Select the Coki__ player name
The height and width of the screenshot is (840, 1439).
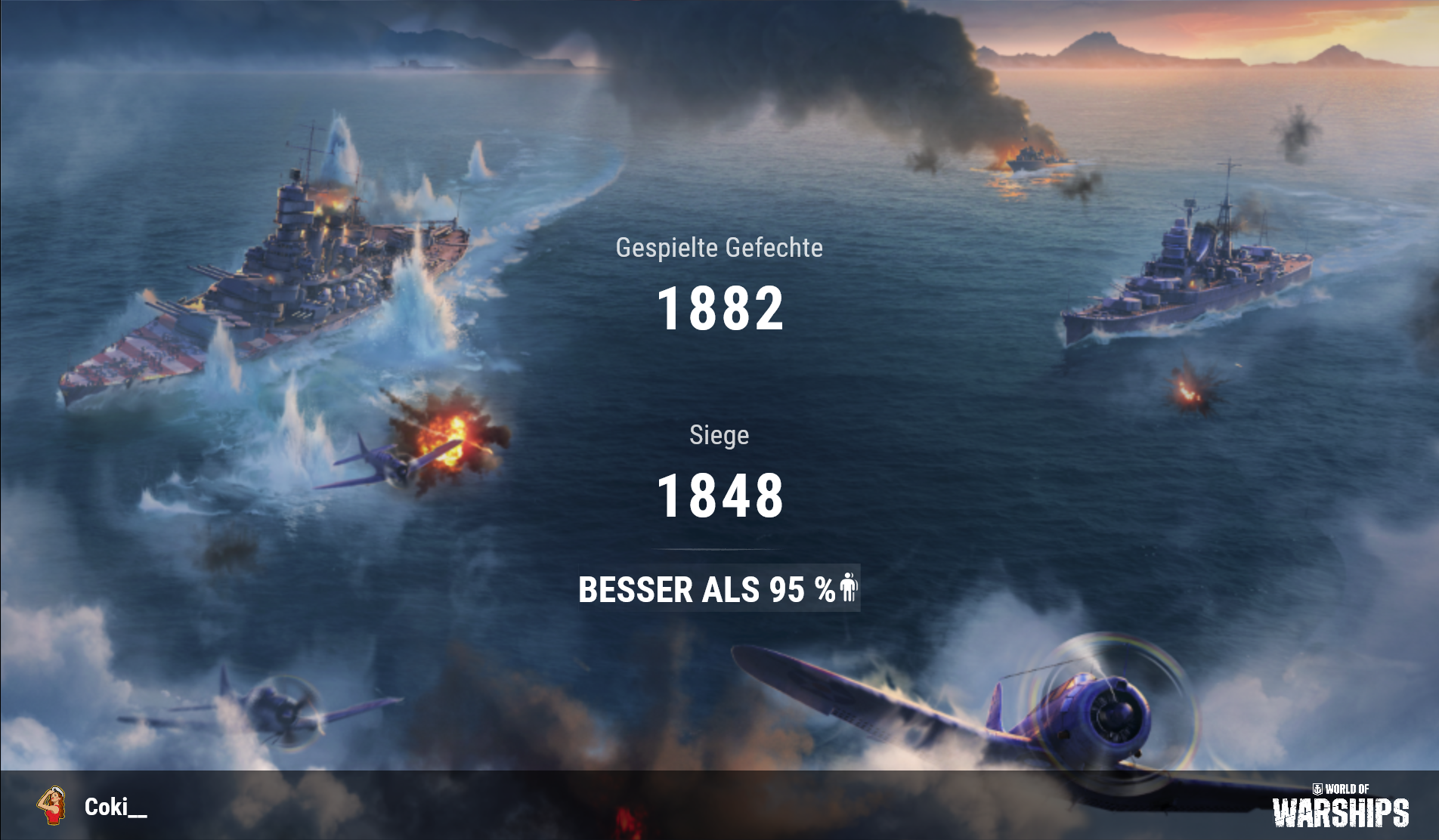coord(116,807)
